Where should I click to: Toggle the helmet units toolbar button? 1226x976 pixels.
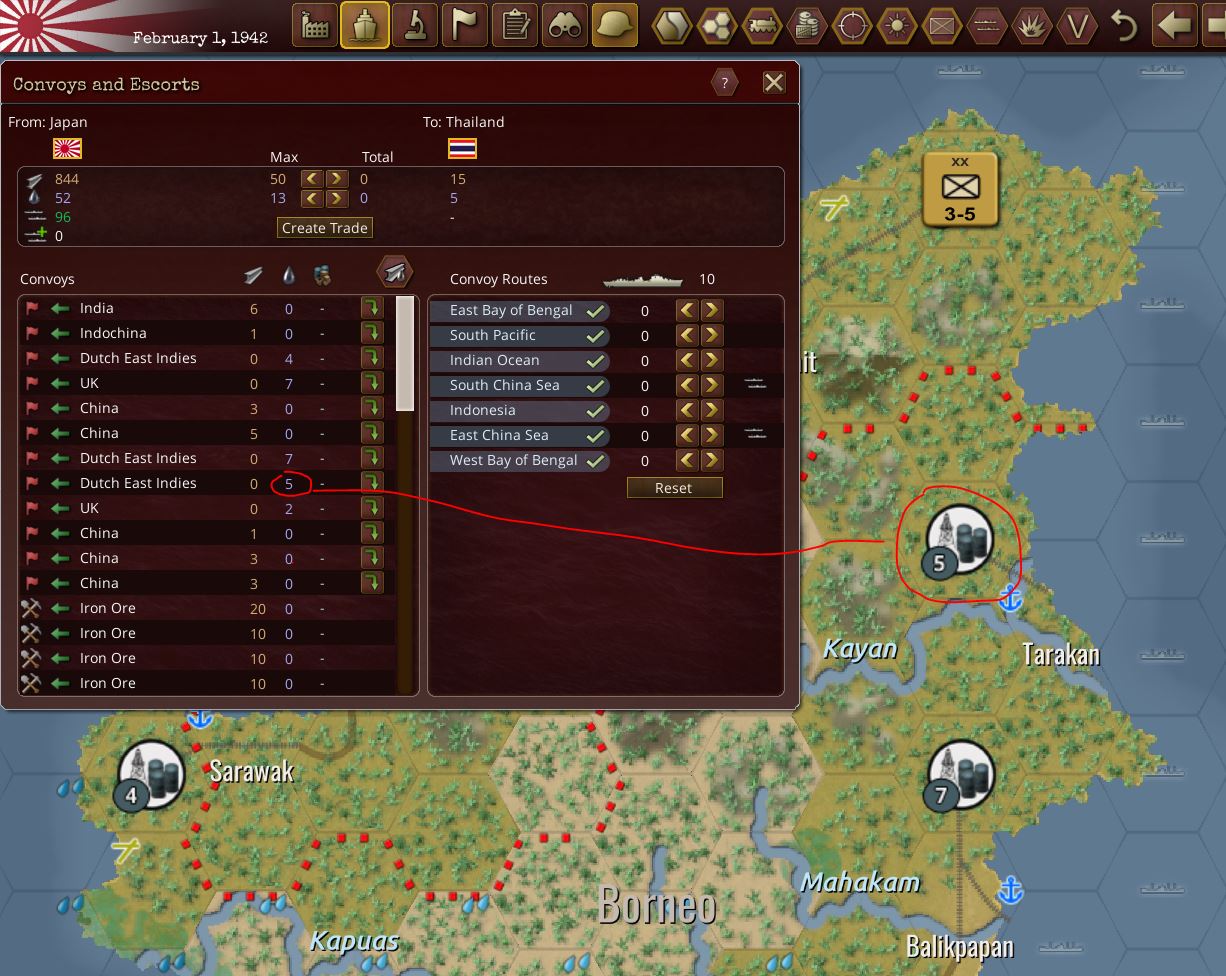tap(615, 26)
